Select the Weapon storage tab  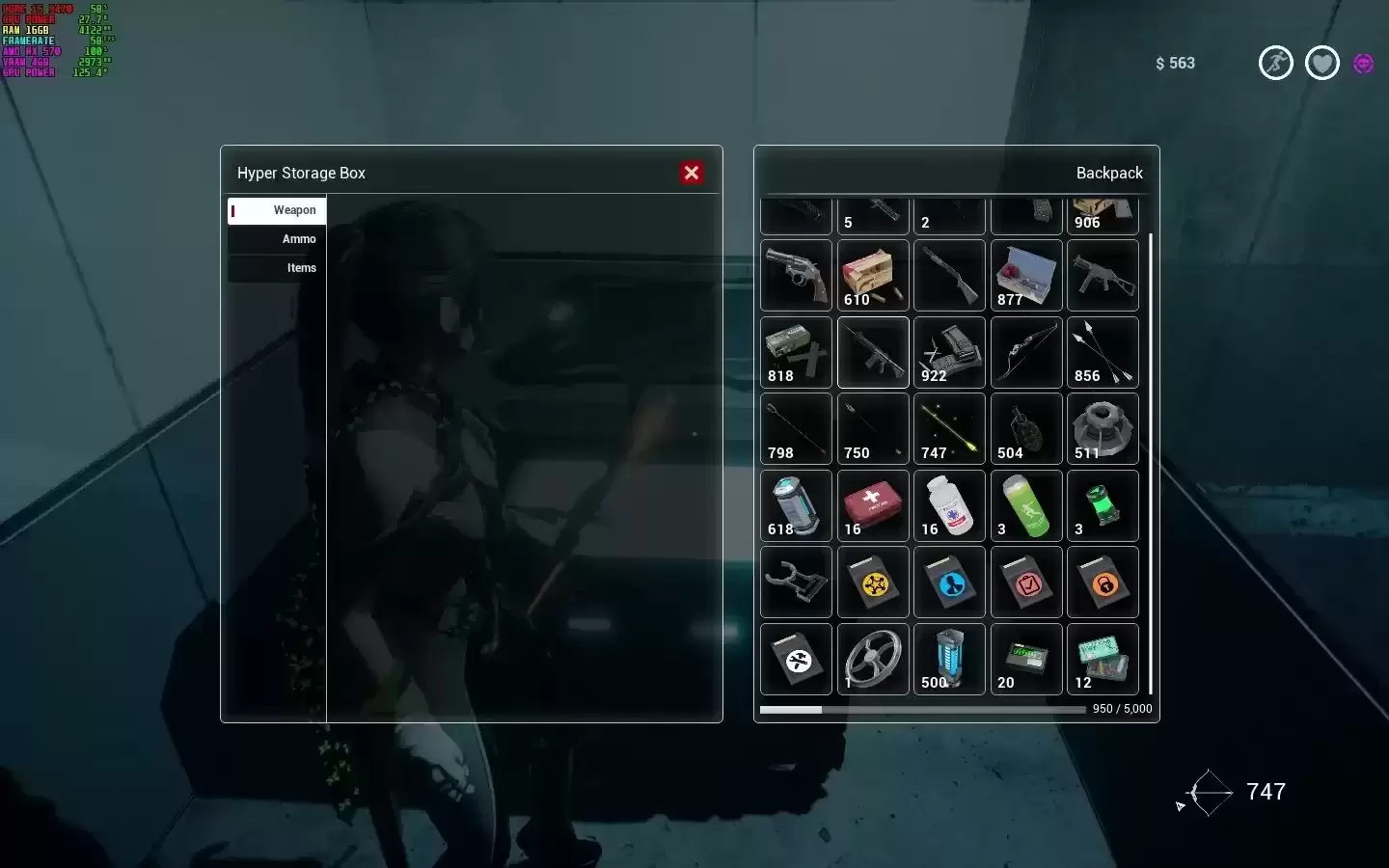tap(278, 210)
